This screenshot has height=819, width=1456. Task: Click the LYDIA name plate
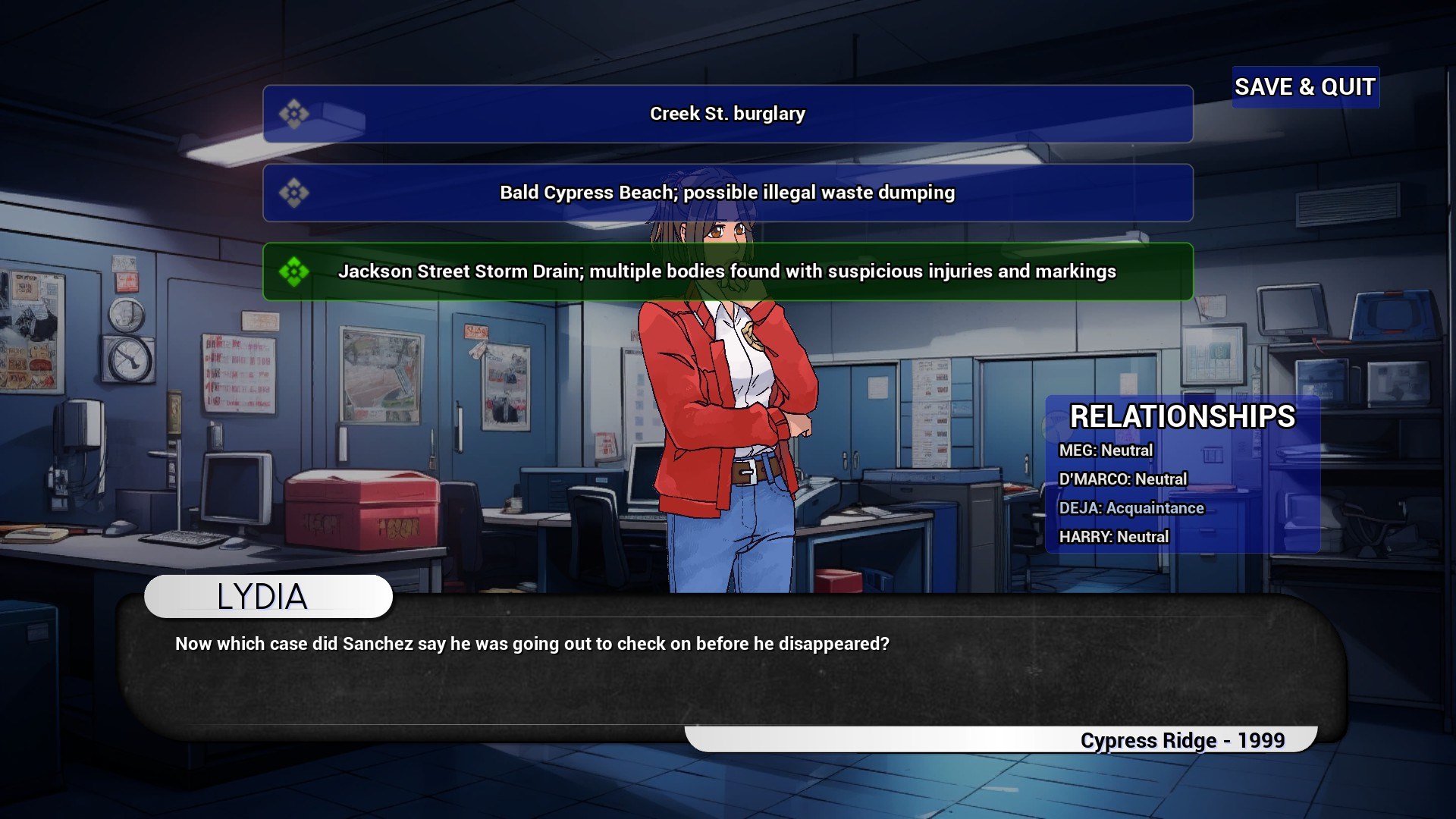click(x=267, y=596)
